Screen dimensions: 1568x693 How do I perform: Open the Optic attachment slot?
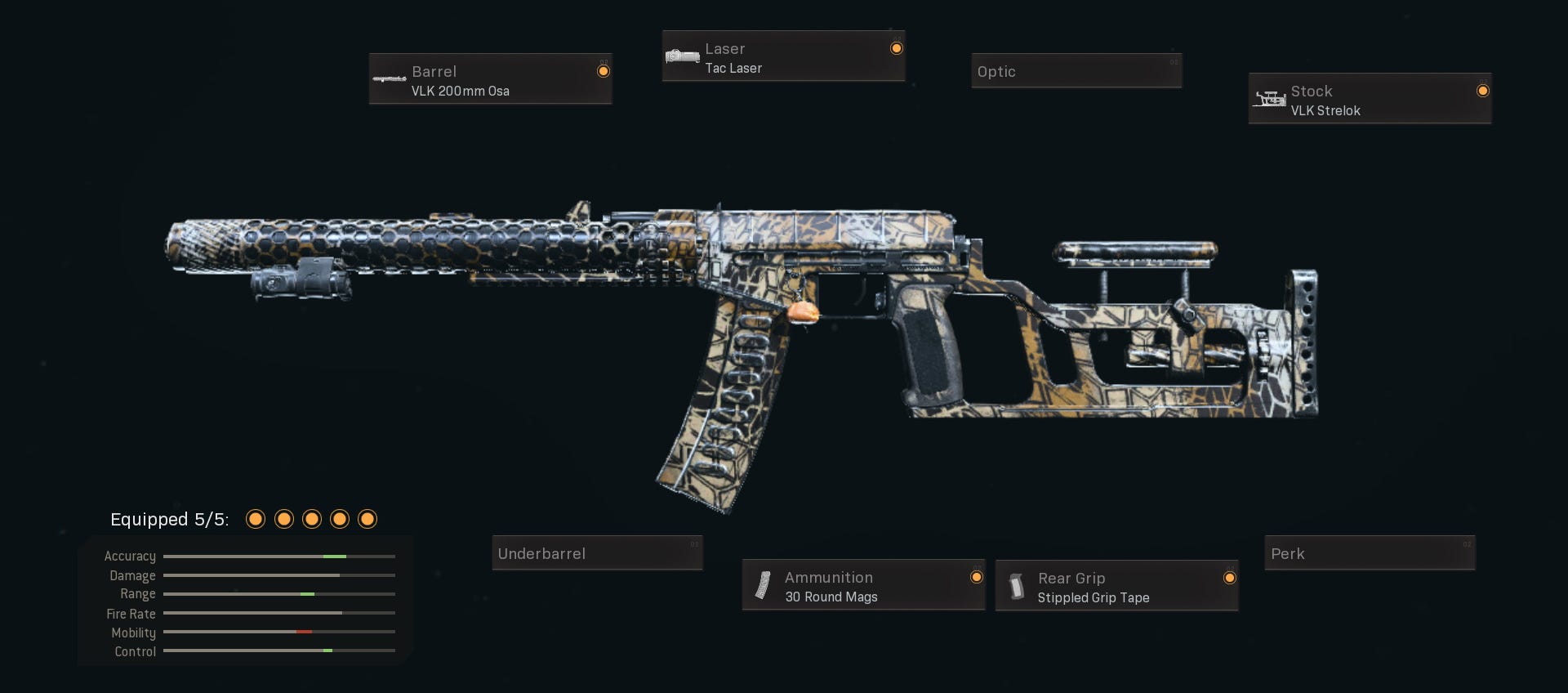coord(1076,71)
